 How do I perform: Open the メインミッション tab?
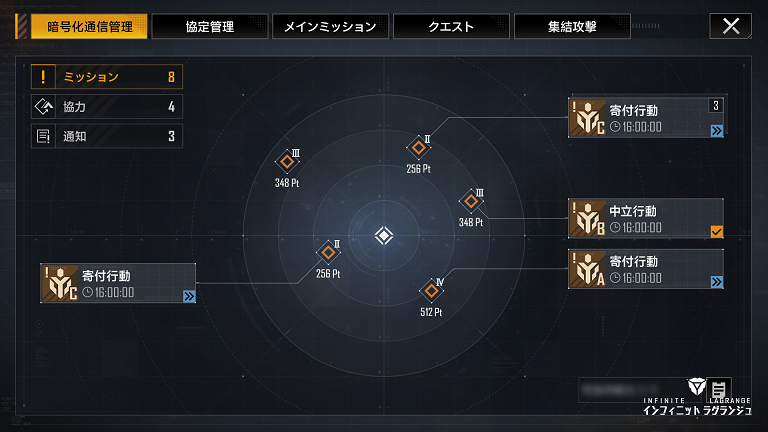pos(330,26)
